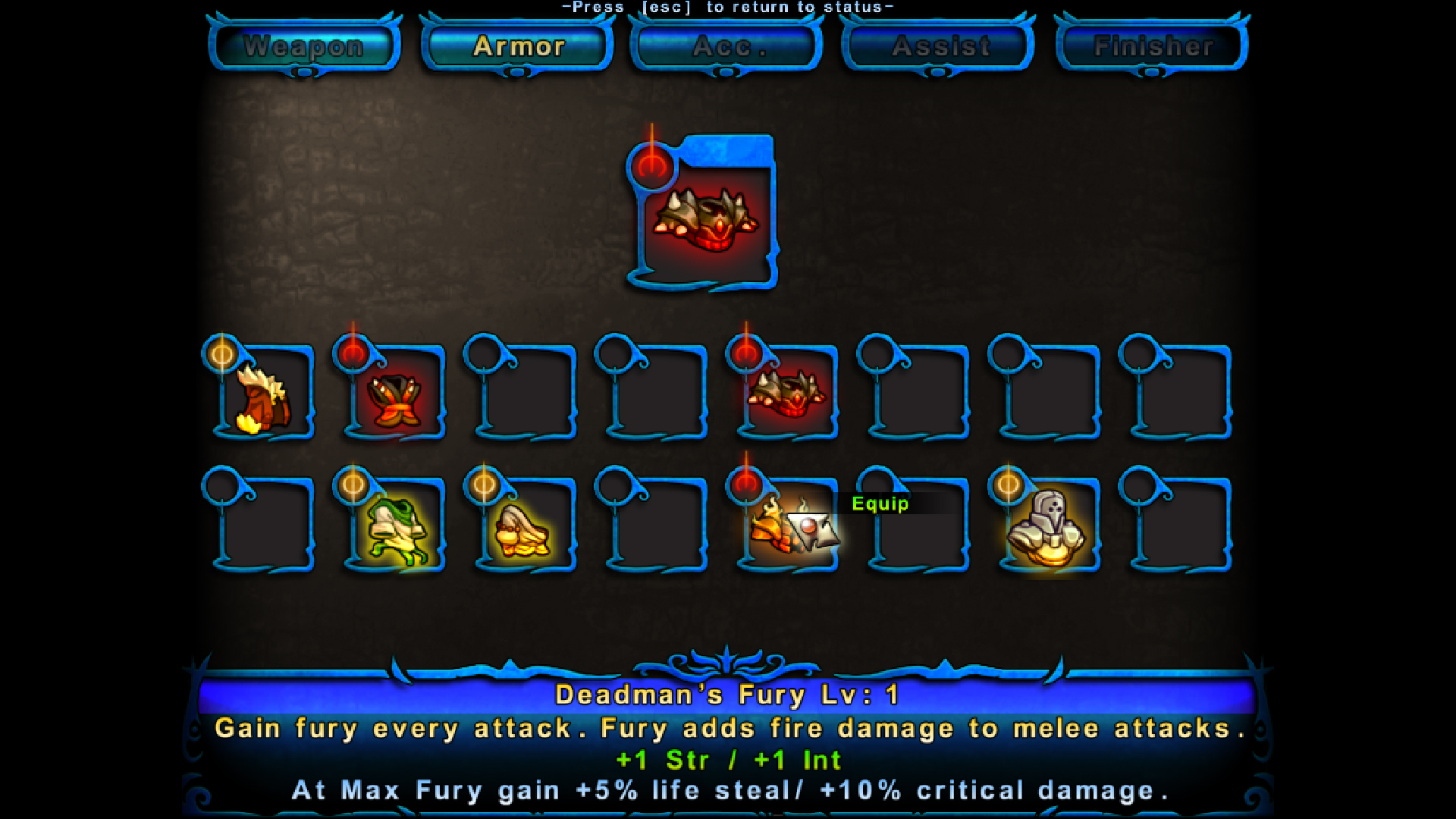The width and height of the screenshot is (1456, 819).
Task: Select the brown fur cloak in inventory
Action: (x=263, y=398)
